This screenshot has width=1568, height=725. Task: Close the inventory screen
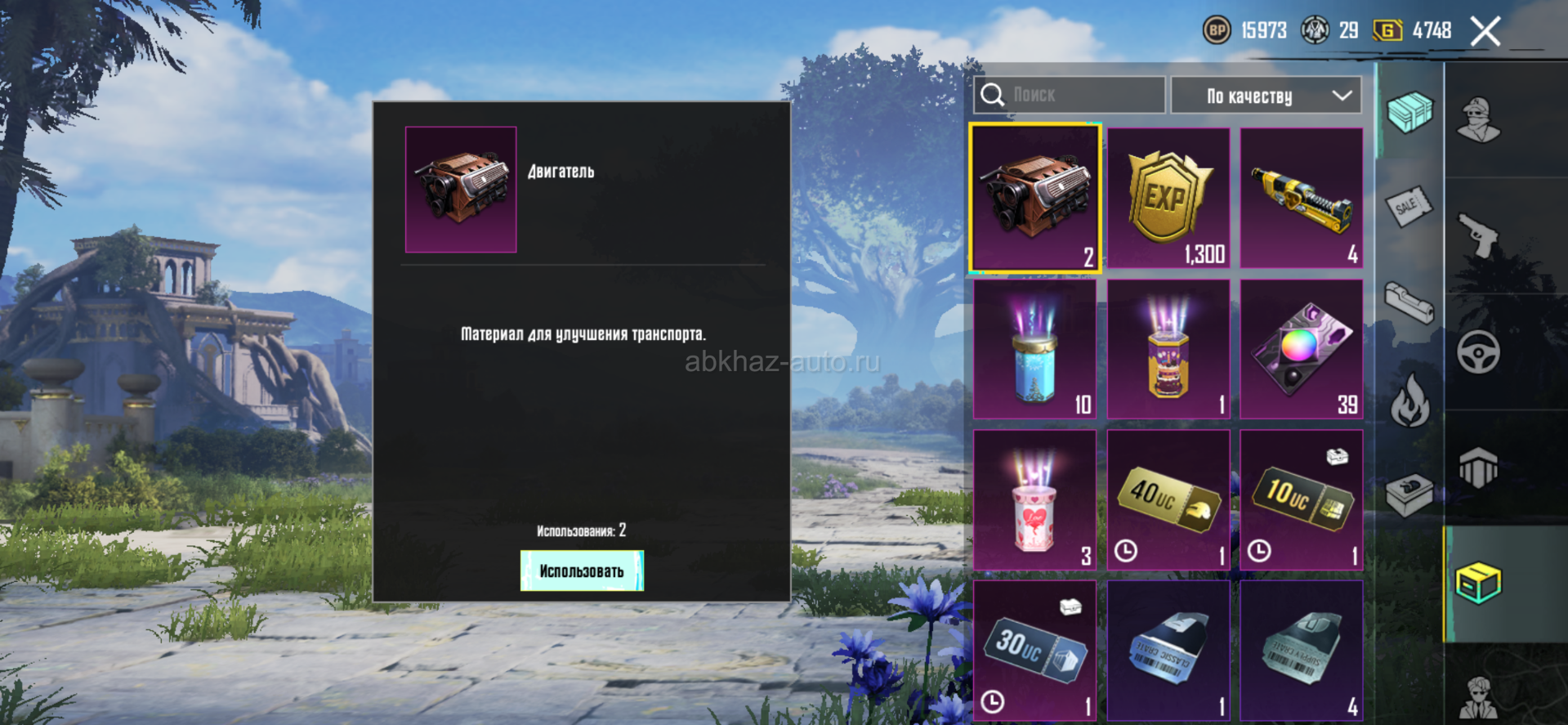(1485, 32)
